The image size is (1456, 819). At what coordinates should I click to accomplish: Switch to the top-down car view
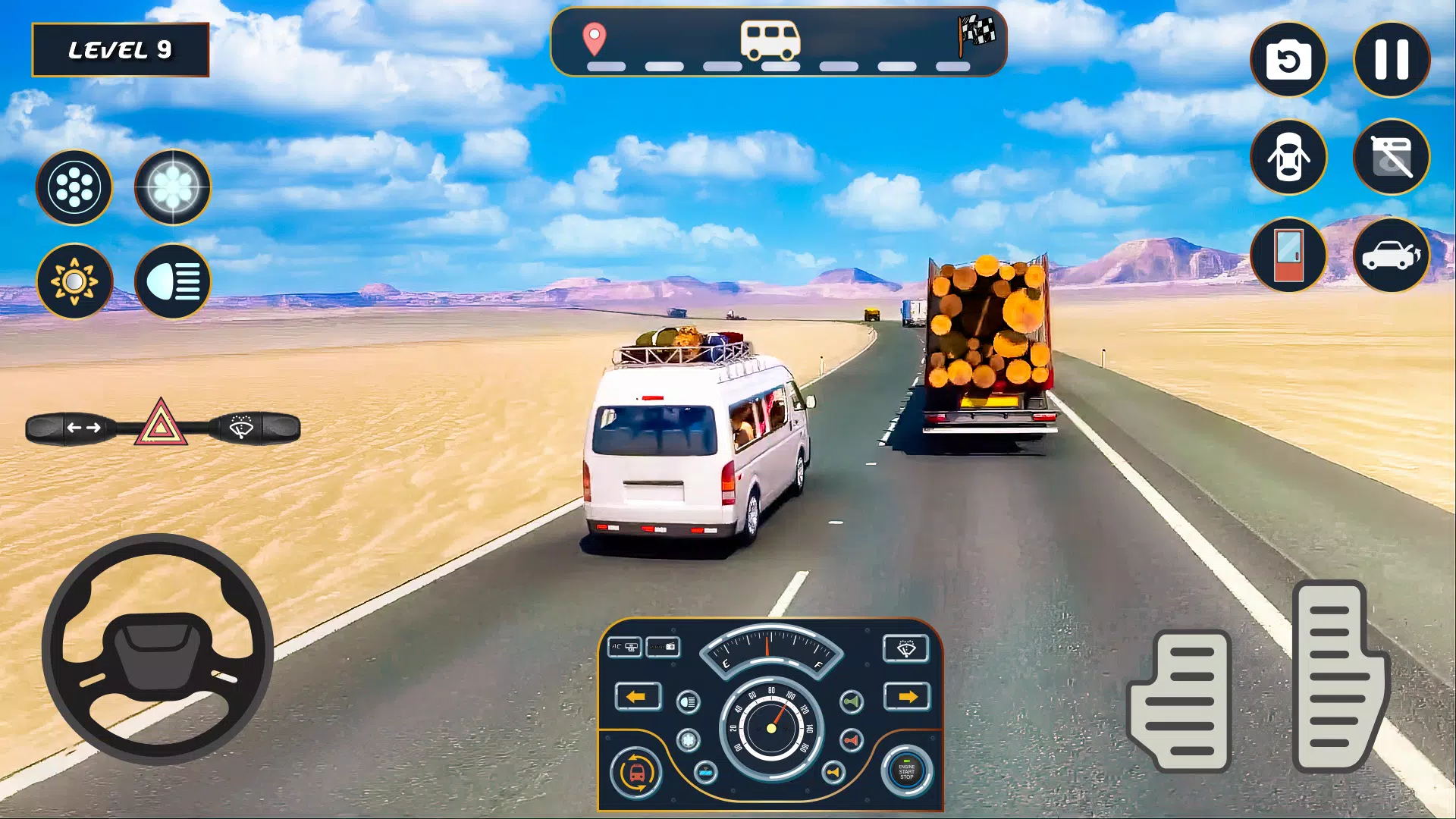tap(1289, 157)
